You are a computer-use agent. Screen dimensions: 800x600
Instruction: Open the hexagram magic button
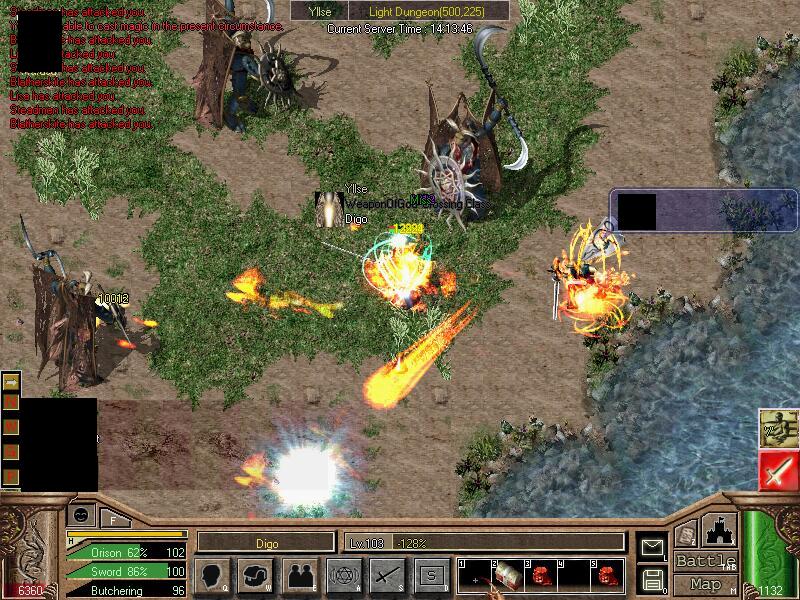[344, 575]
